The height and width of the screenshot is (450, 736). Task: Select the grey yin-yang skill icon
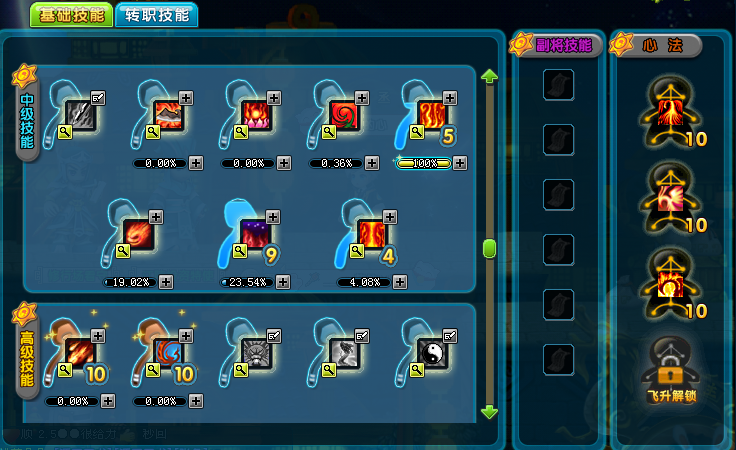point(431,352)
